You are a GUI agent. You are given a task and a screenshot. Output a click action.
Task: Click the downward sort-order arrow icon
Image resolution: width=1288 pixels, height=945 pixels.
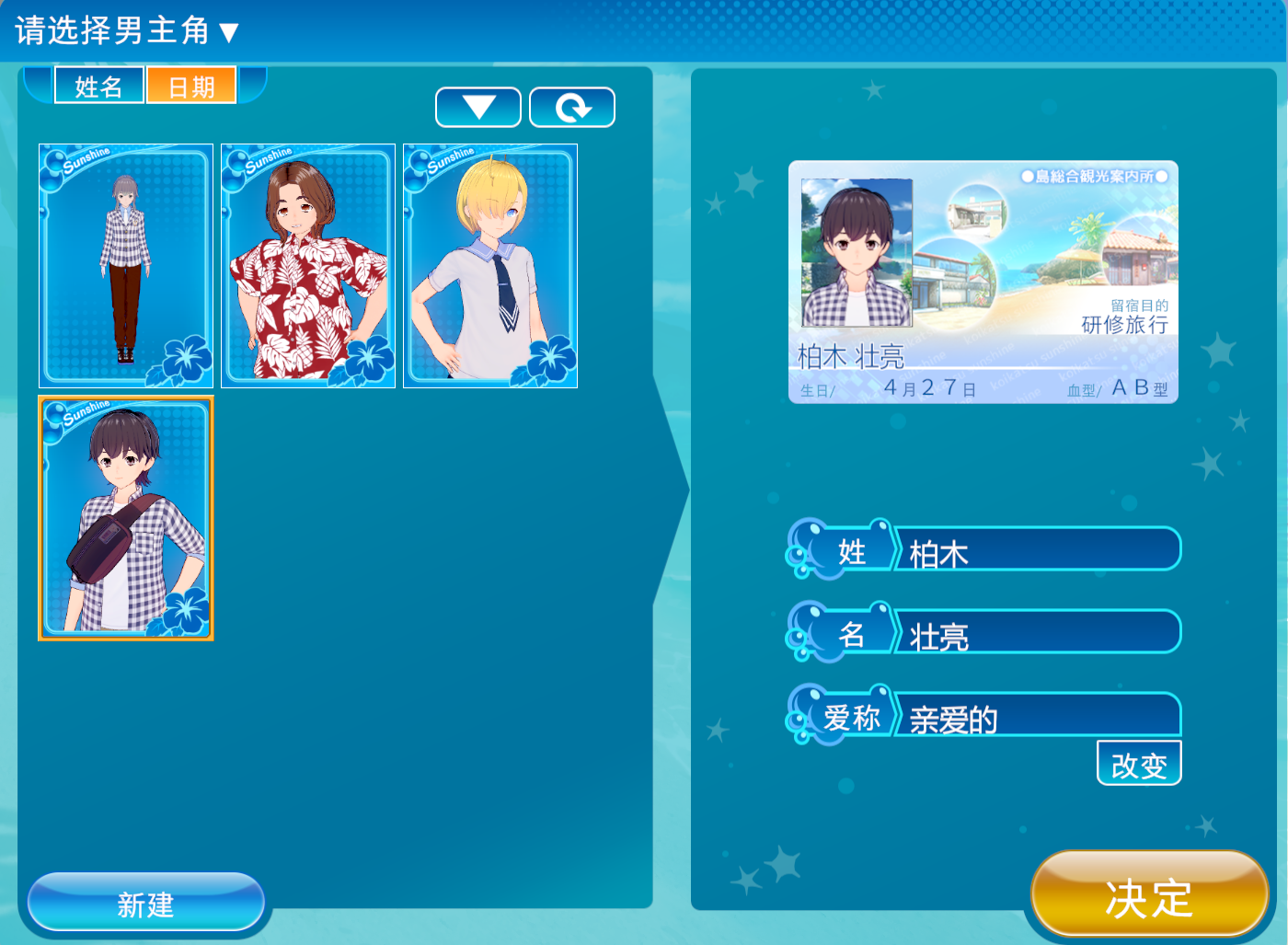(477, 106)
